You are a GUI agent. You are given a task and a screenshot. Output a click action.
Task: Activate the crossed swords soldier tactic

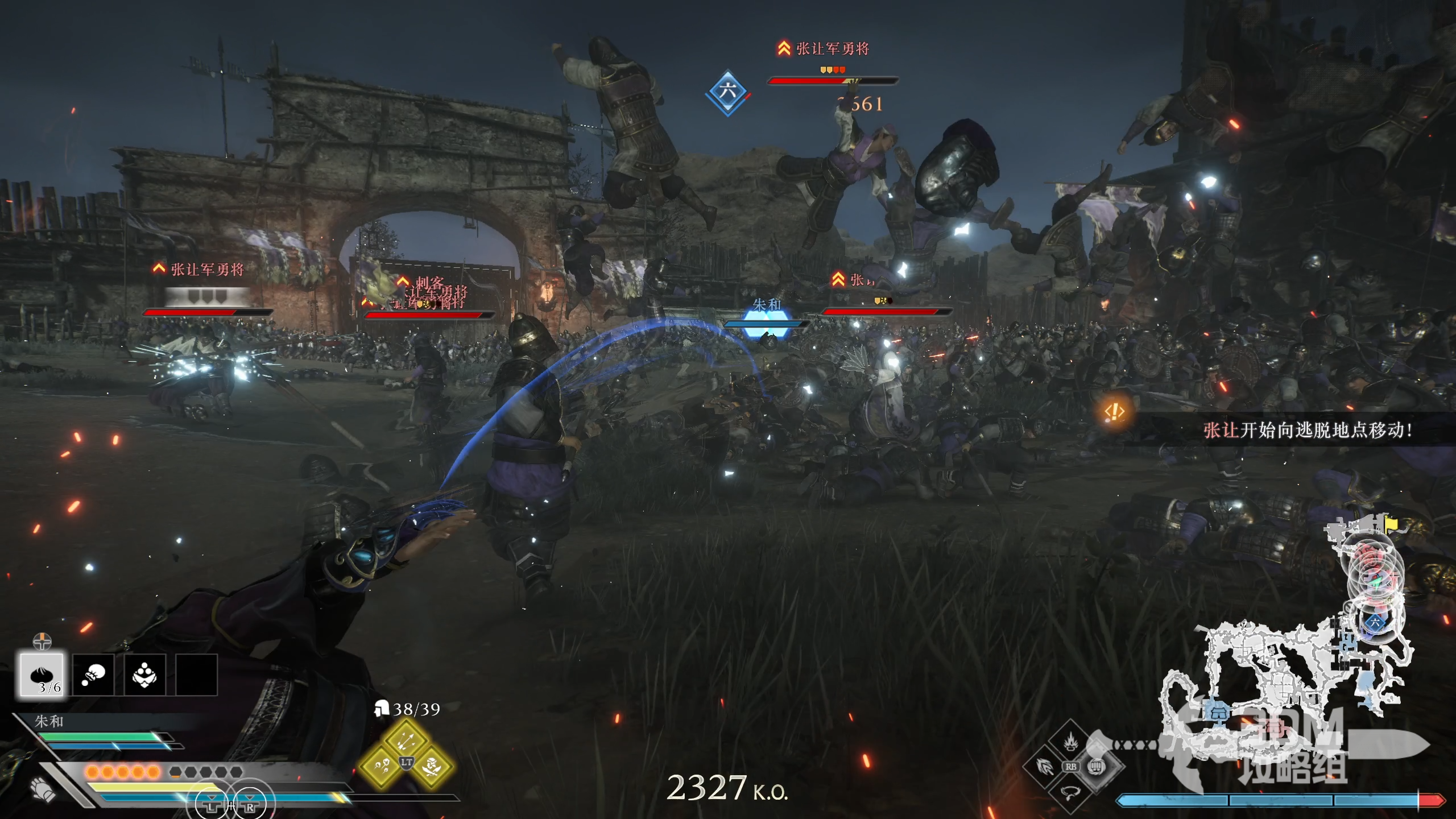pos(432,767)
